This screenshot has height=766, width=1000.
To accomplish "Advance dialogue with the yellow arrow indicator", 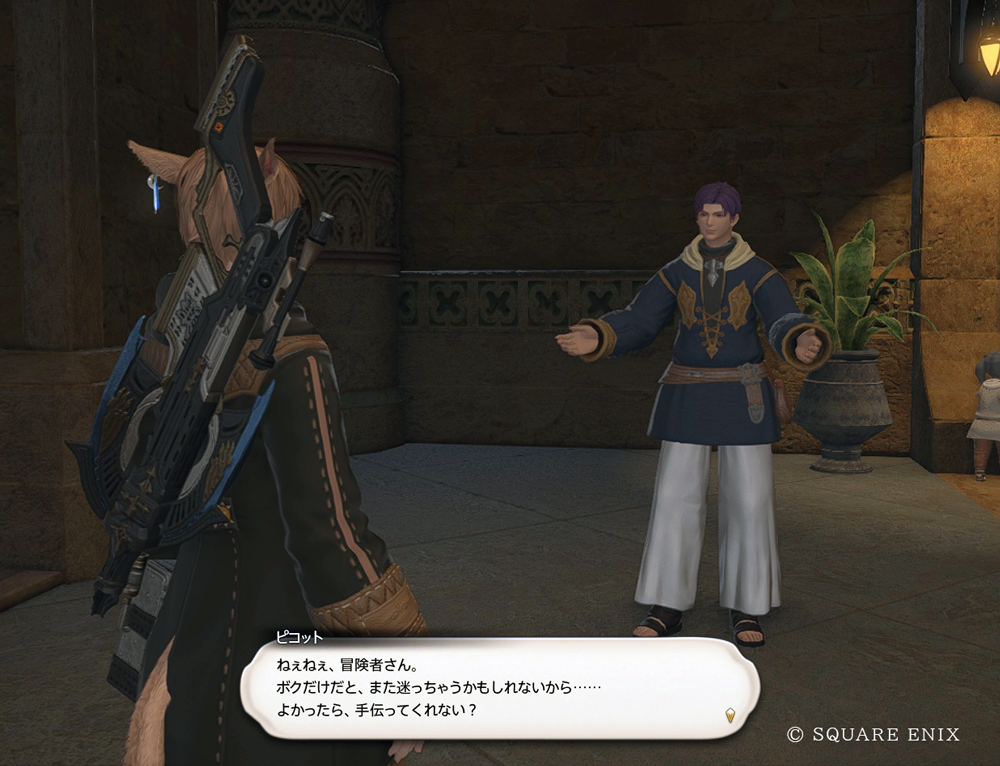I will [731, 715].
